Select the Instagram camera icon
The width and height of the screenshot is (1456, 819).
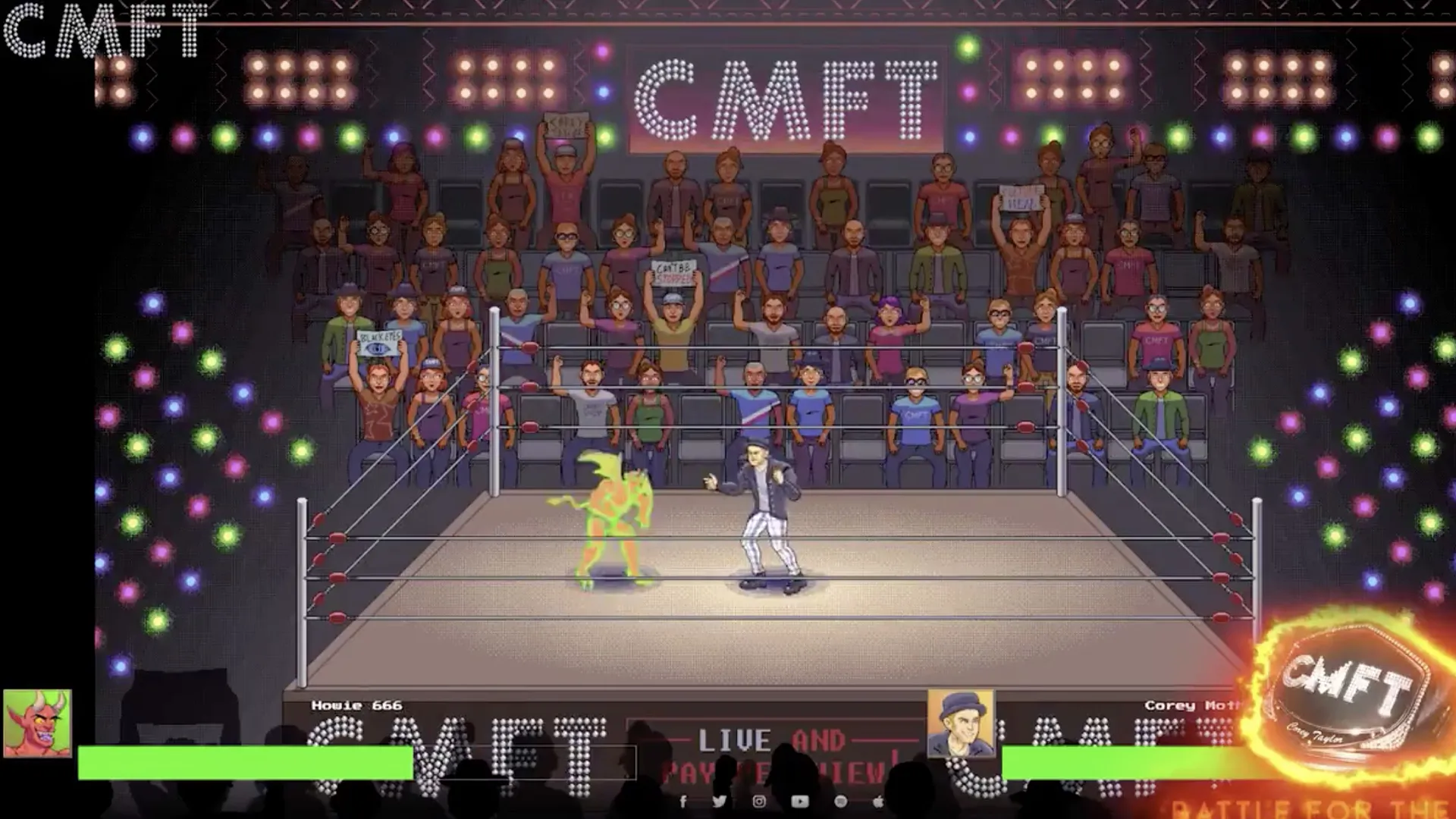click(760, 802)
